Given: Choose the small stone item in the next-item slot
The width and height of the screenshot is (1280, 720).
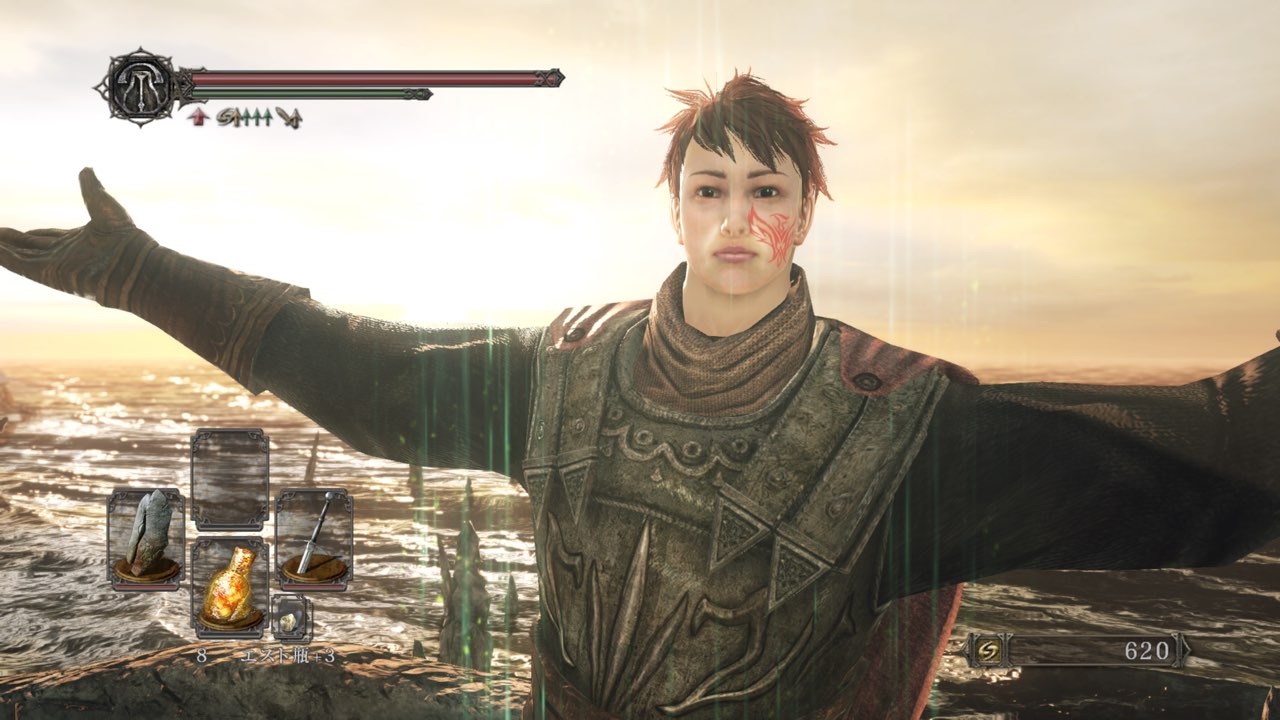Looking at the screenshot, I should 291,618.
